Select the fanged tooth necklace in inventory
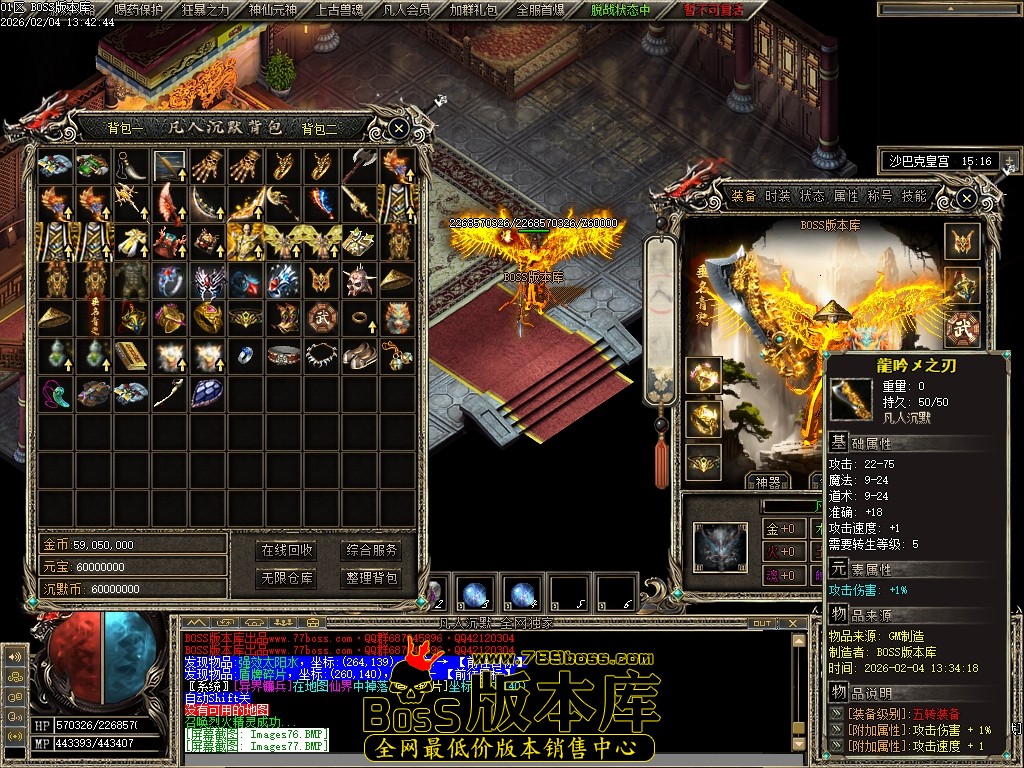Viewport: 1024px width, 768px height. coord(322,354)
